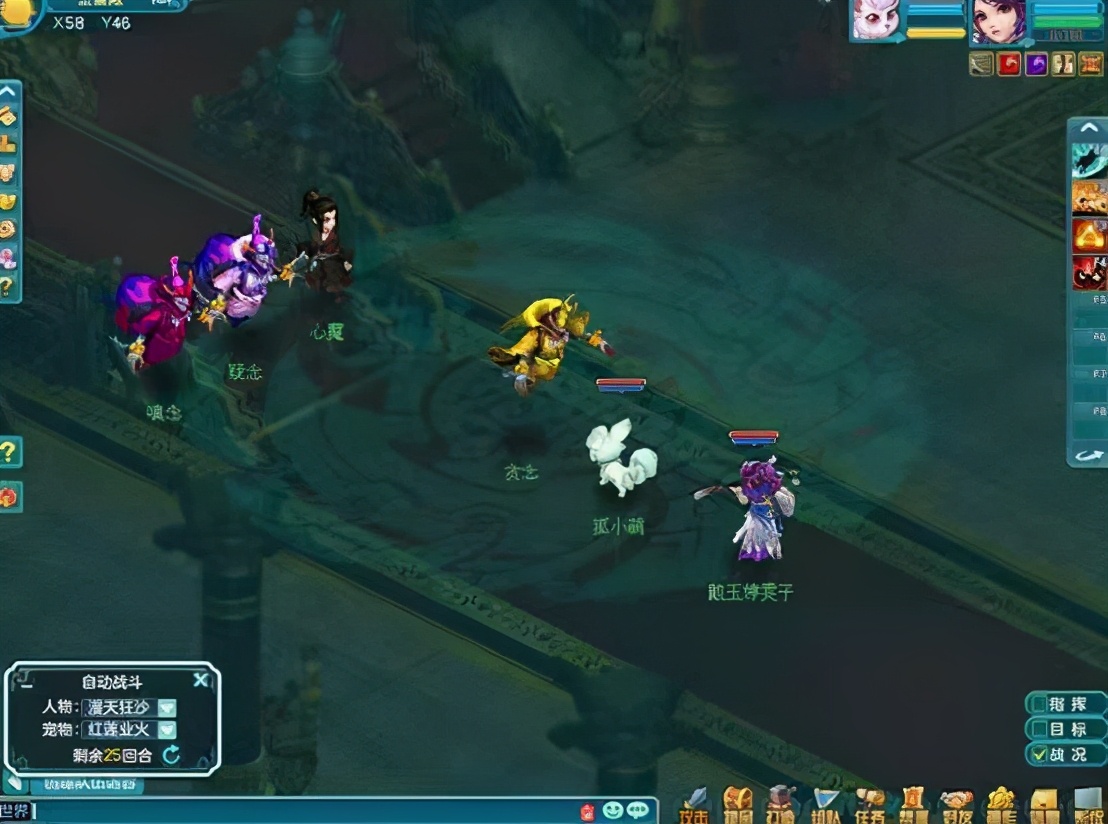Activate the glowing triangle fire skill
This screenshot has width=1108, height=824.
click(1088, 236)
